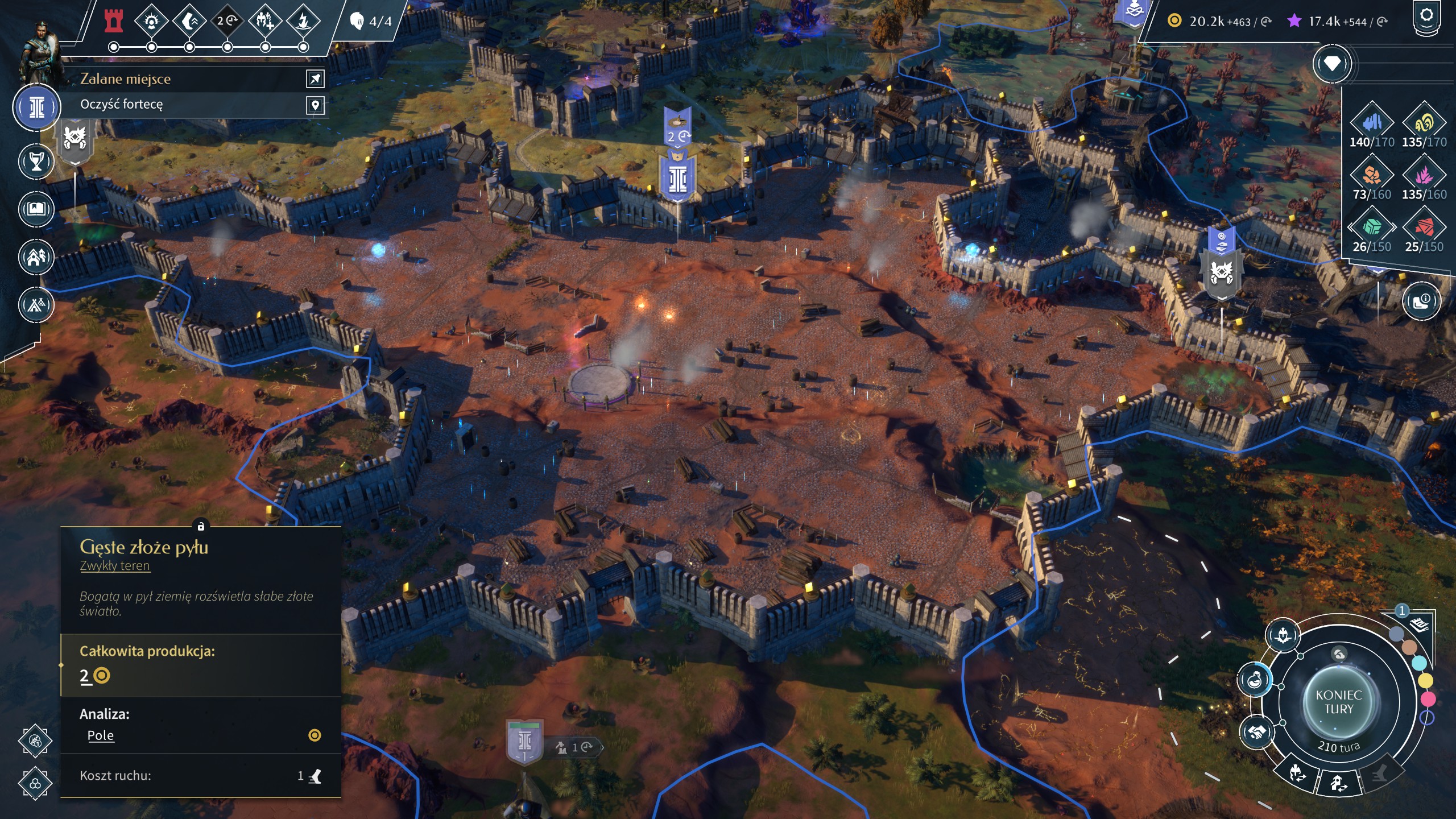Image resolution: width=1456 pixels, height=819 pixels.
Task: Open the winged helmet hero button
Action: [1283, 634]
